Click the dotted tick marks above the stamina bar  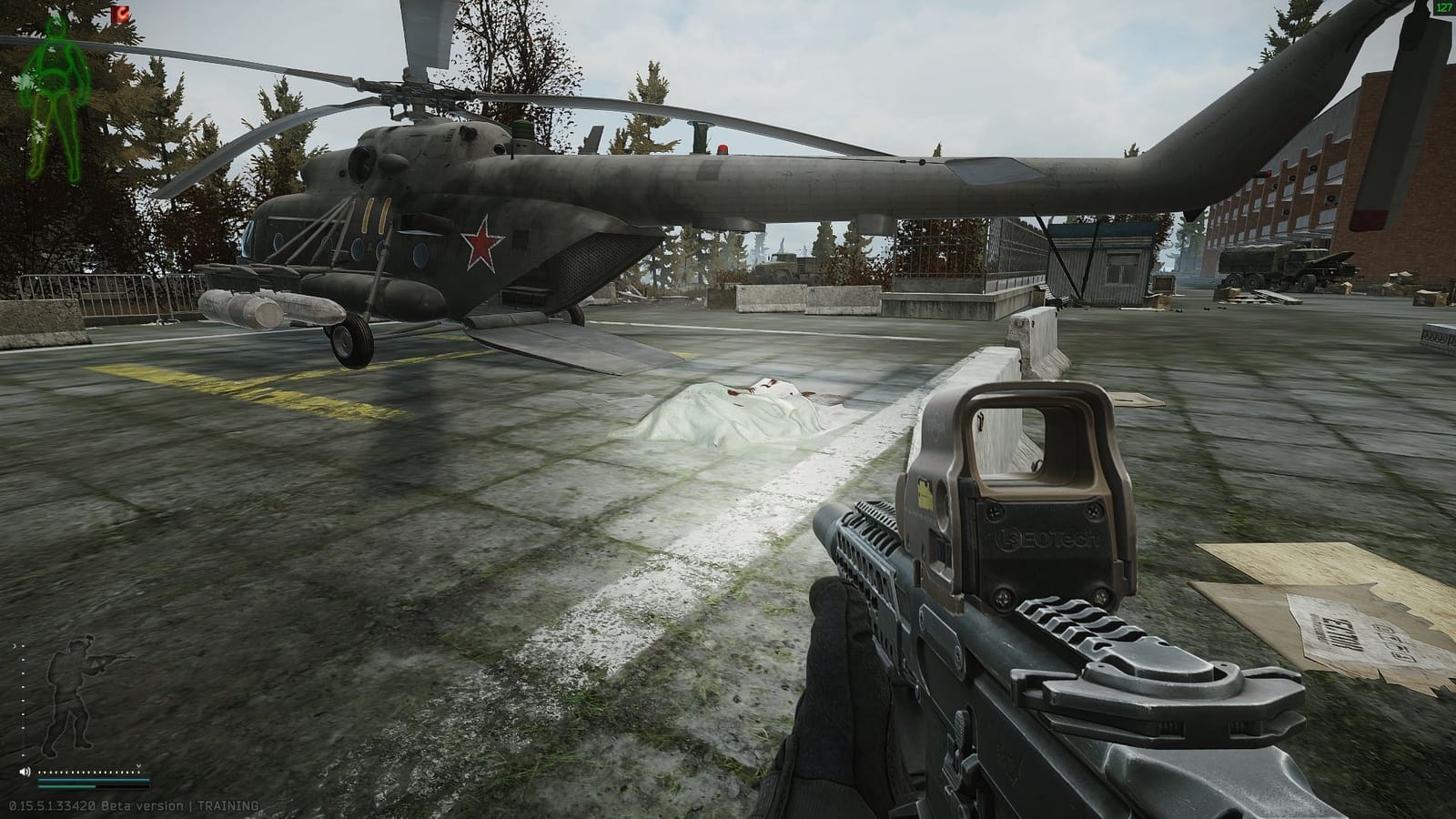point(89,772)
